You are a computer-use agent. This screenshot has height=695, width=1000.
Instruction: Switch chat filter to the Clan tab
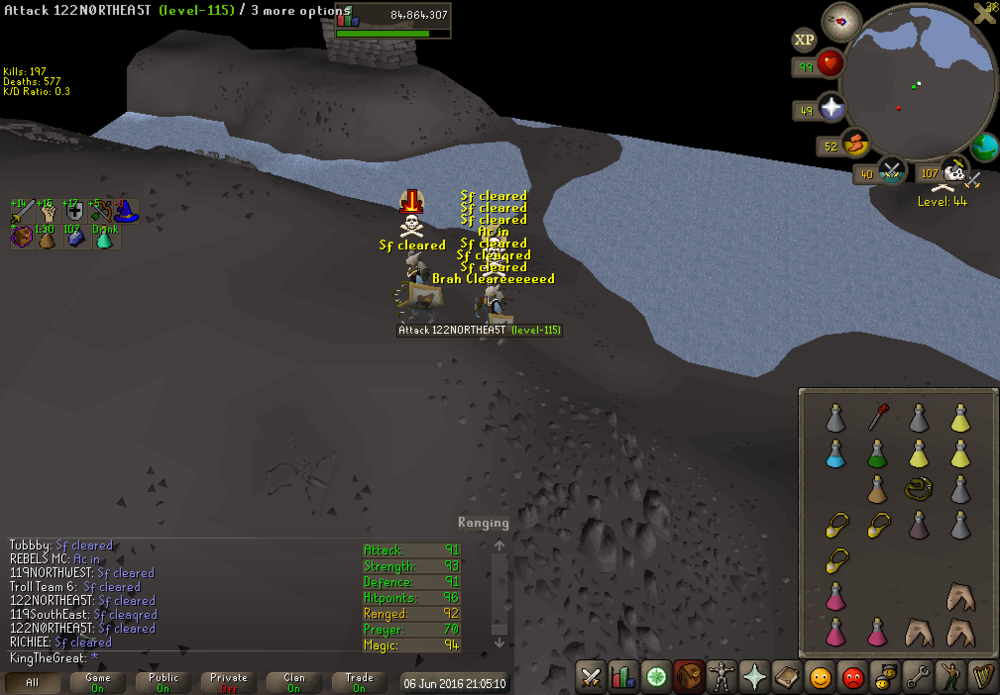tap(294, 682)
